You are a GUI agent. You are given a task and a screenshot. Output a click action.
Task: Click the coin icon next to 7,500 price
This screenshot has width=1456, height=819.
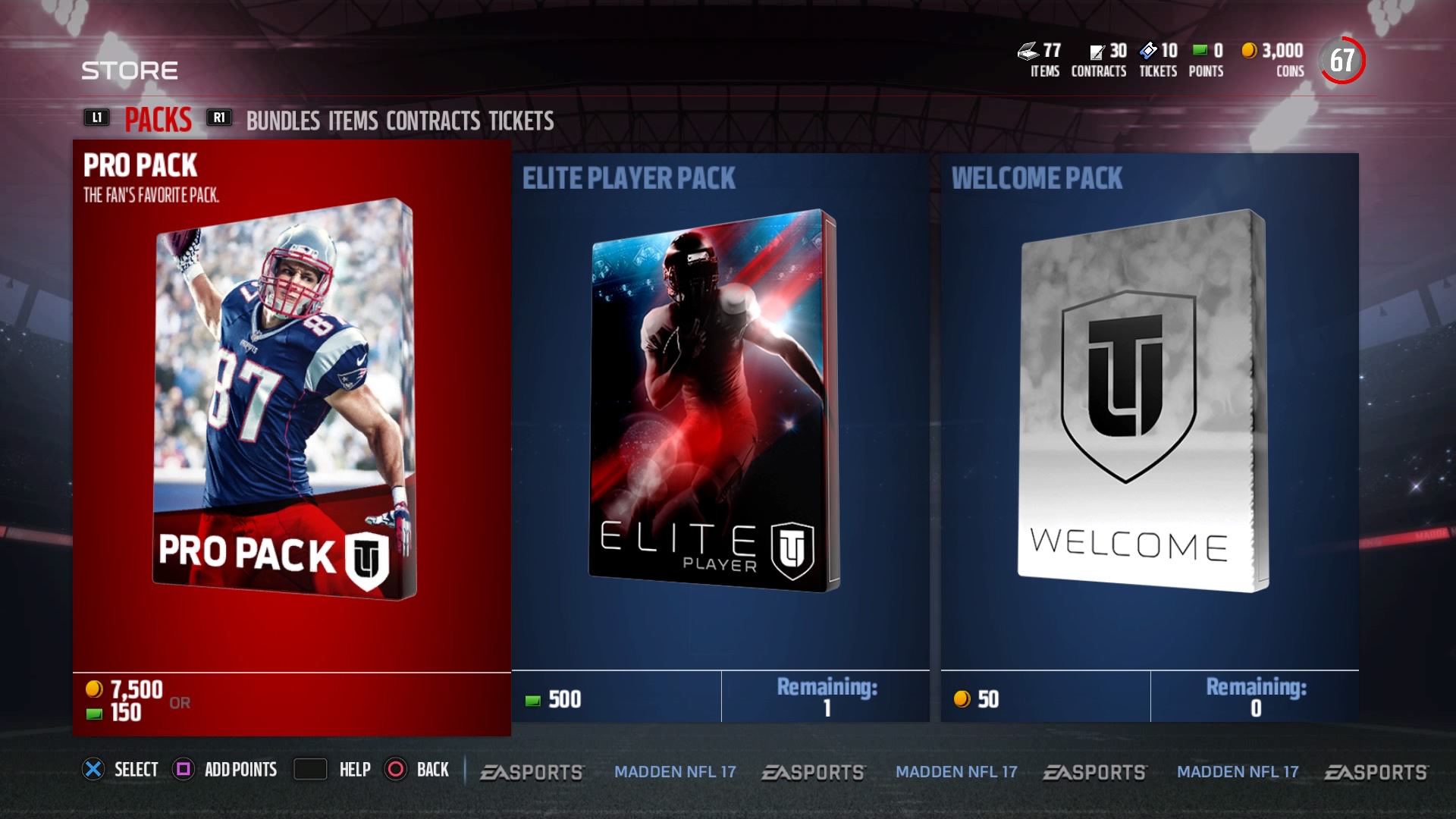click(93, 690)
